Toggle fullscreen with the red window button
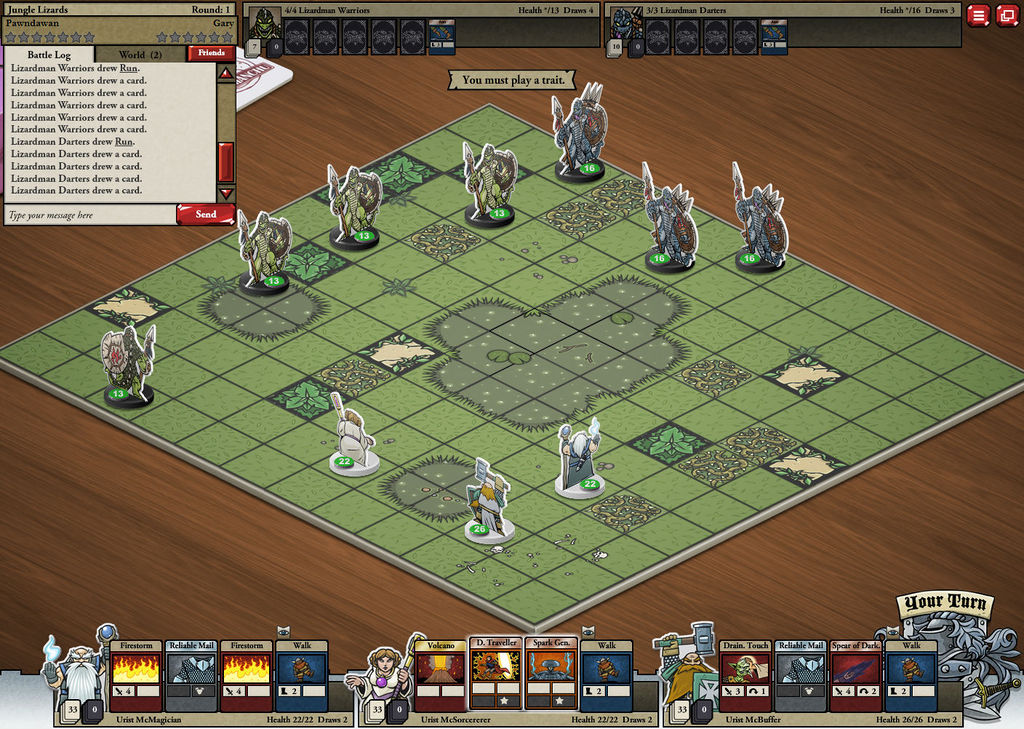Image resolution: width=1024 pixels, height=729 pixels. click(1006, 15)
